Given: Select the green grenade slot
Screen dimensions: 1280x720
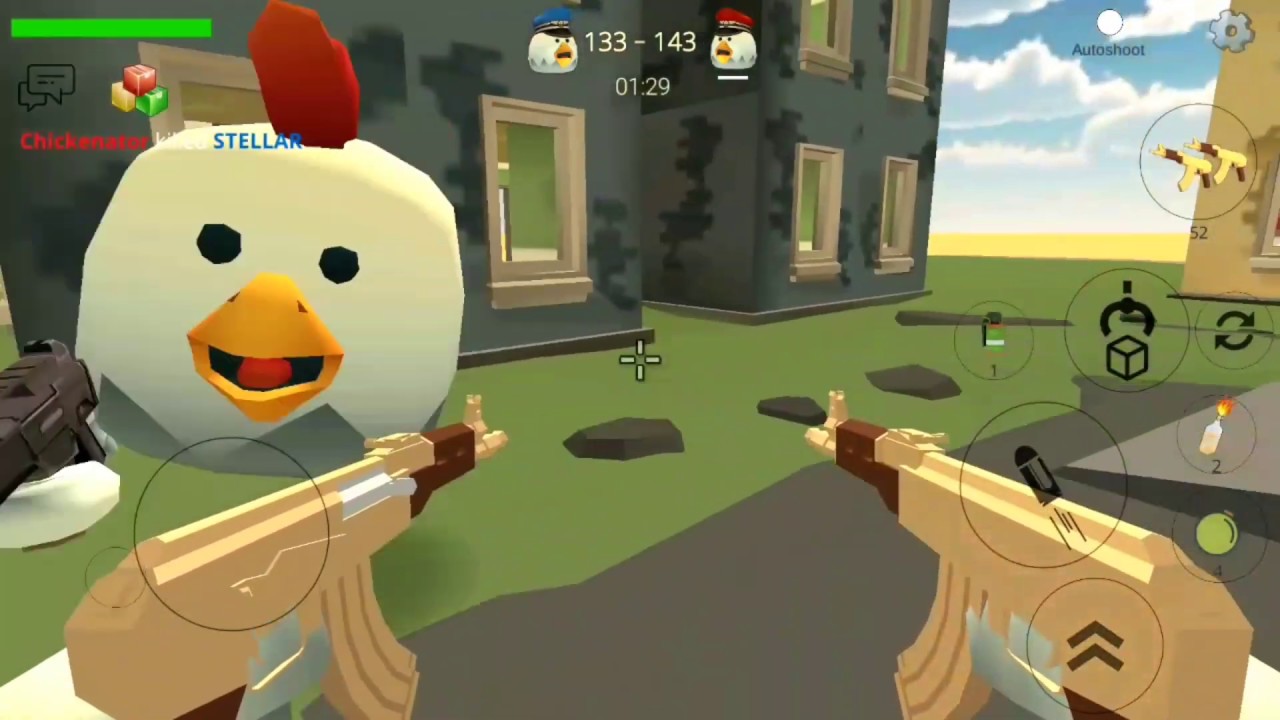Looking at the screenshot, I should pos(1216,537).
